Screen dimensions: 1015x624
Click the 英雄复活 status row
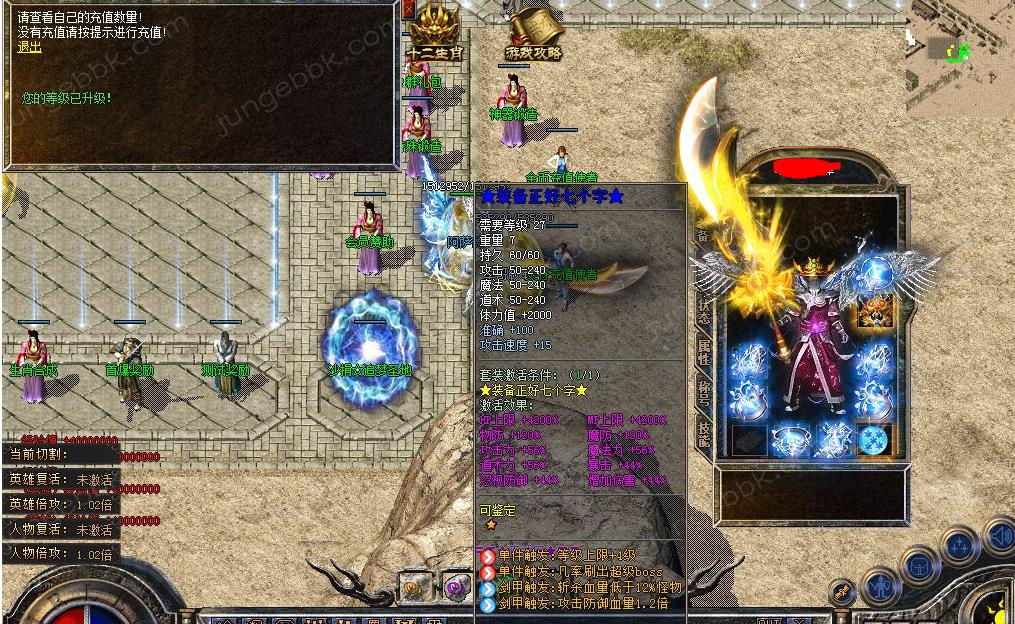coord(61,480)
